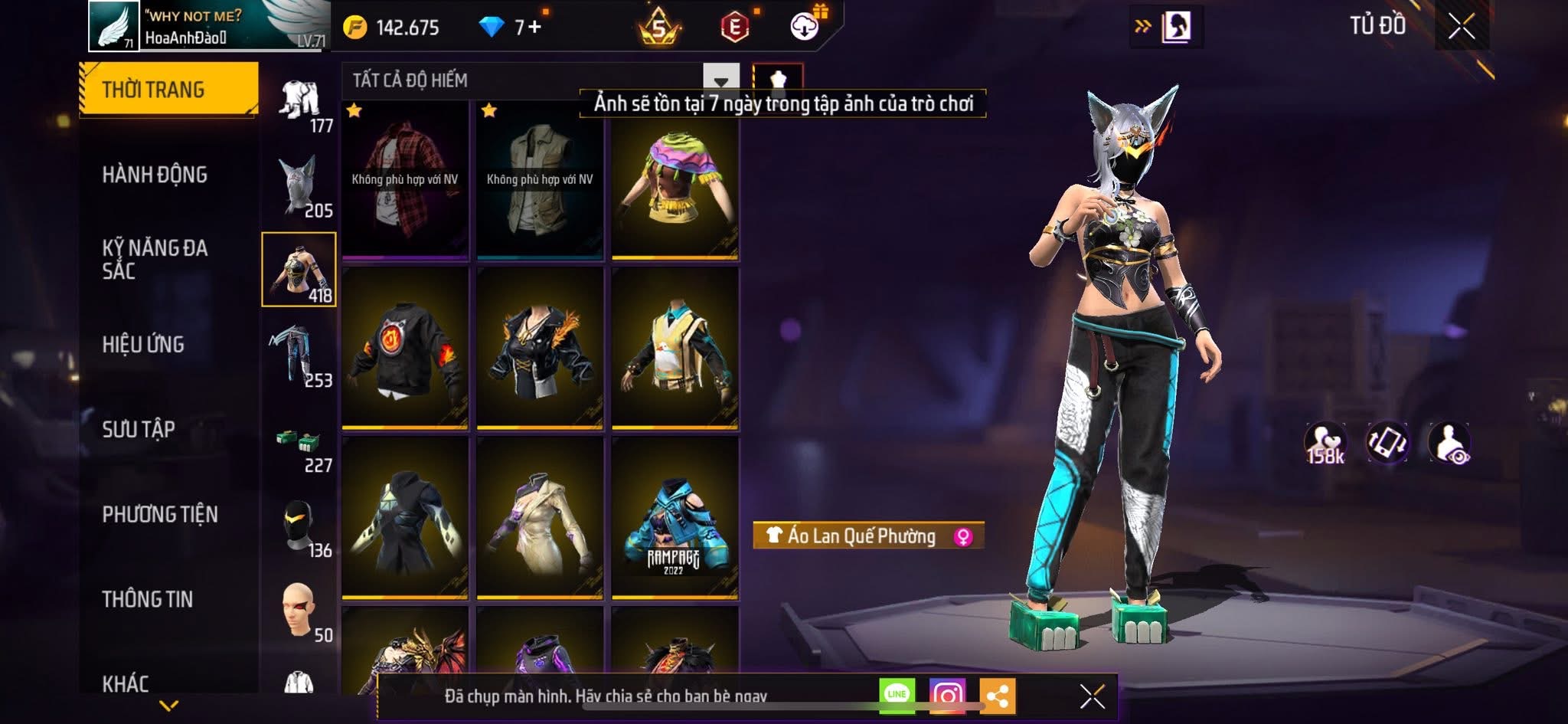Open the orange share options button
This screenshot has width=1568, height=724.
997,696
